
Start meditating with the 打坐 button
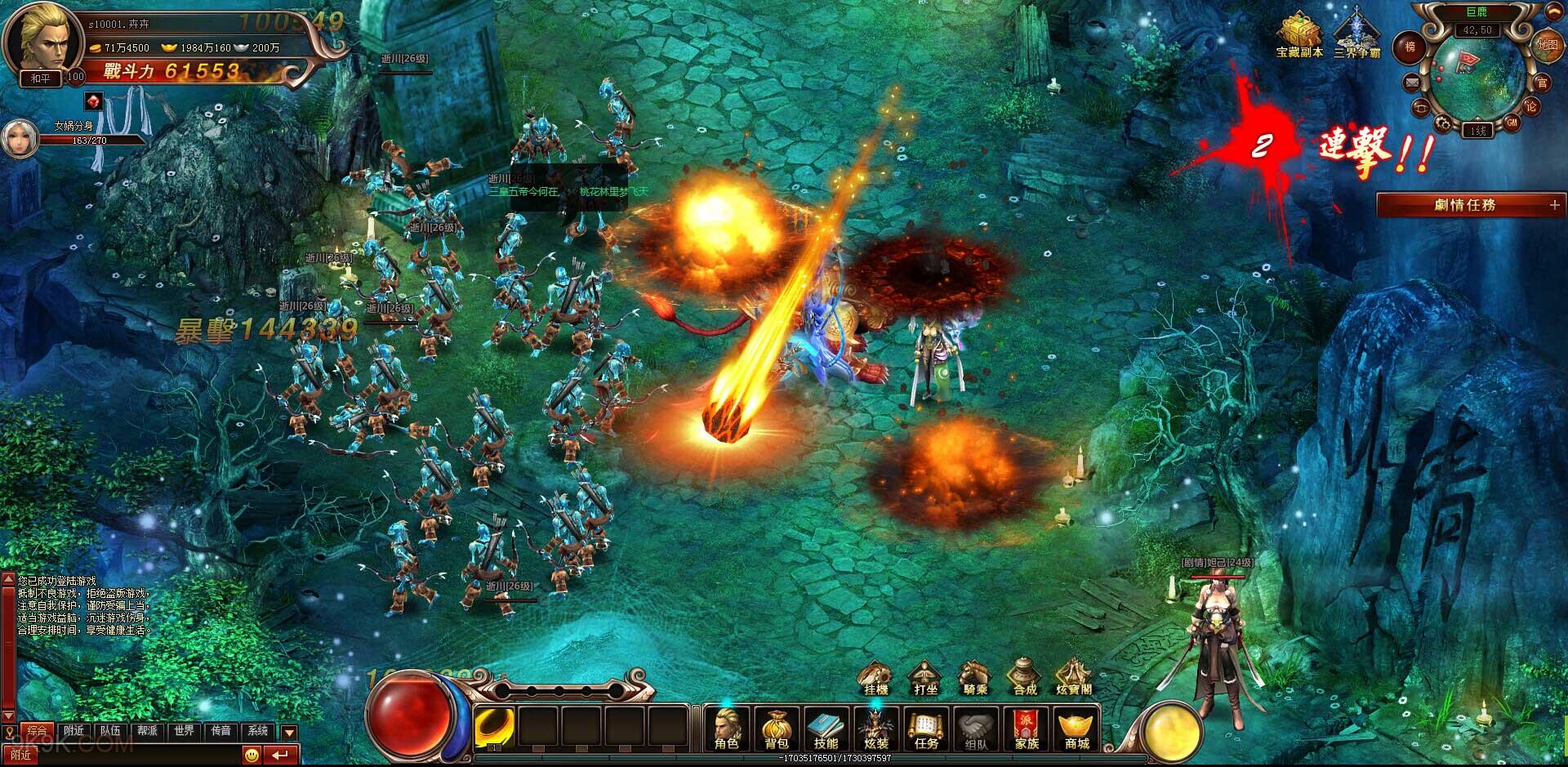click(x=925, y=678)
